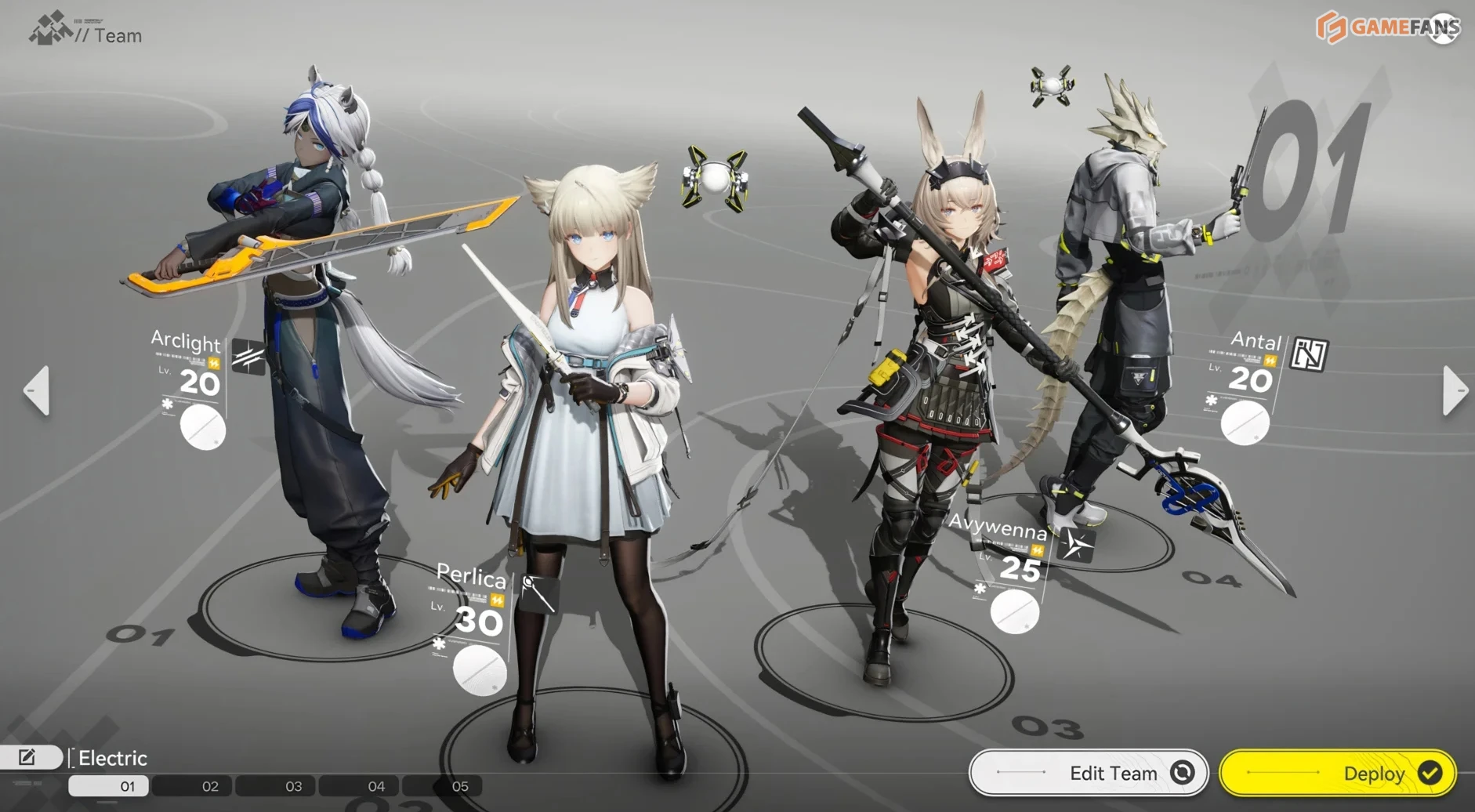Switch to team preset 04
1475x812 pixels.
pyautogui.click(x=376, y=786)
